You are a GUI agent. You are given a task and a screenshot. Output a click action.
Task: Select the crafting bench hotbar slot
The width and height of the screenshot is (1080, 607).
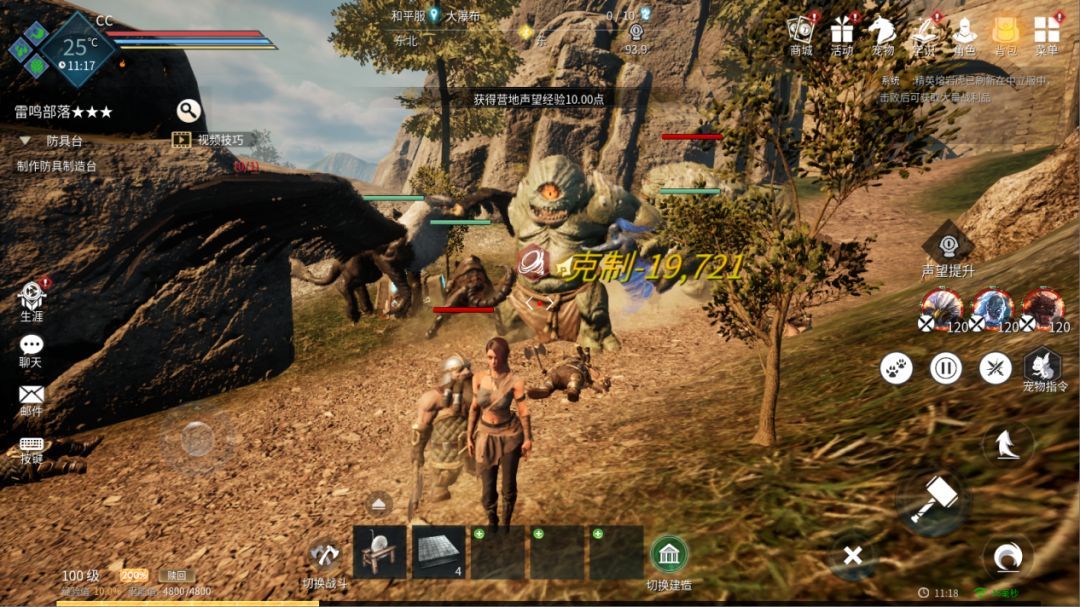(x=380, y=552)
